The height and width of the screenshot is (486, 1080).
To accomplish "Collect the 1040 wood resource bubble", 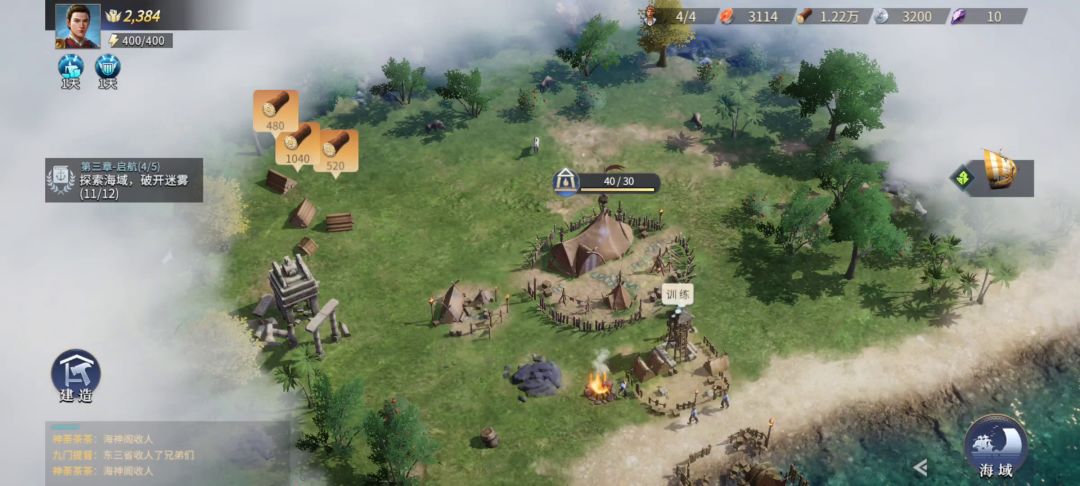I will tap(297, 142).
